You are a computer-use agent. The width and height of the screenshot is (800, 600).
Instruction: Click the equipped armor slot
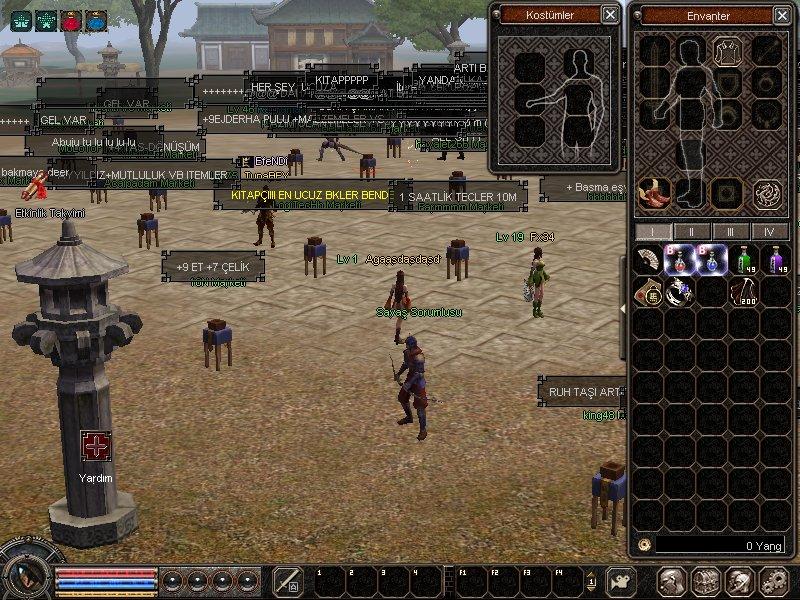pyautogui.click(x=727, y=51)
